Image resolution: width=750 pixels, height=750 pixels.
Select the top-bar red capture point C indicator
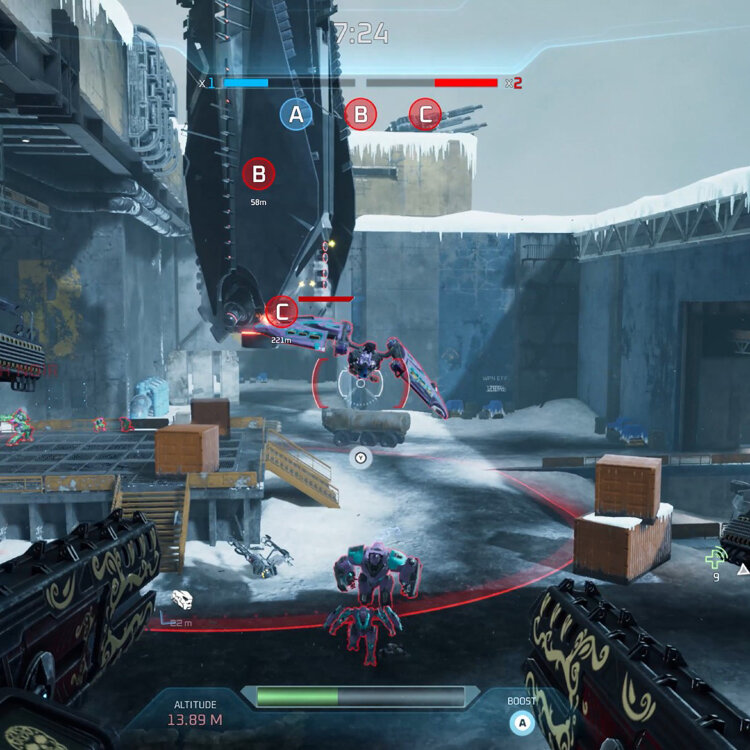(x=425, y=115)
